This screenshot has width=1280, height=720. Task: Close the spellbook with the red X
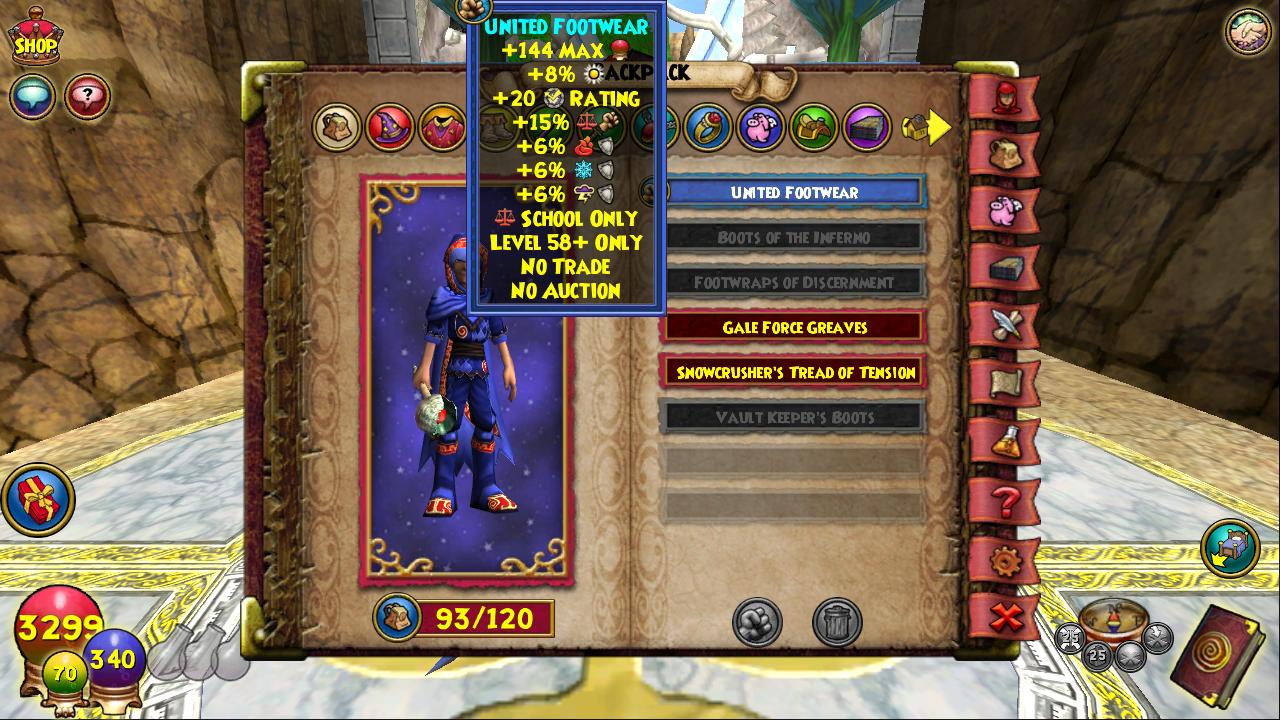point(1004,617)
